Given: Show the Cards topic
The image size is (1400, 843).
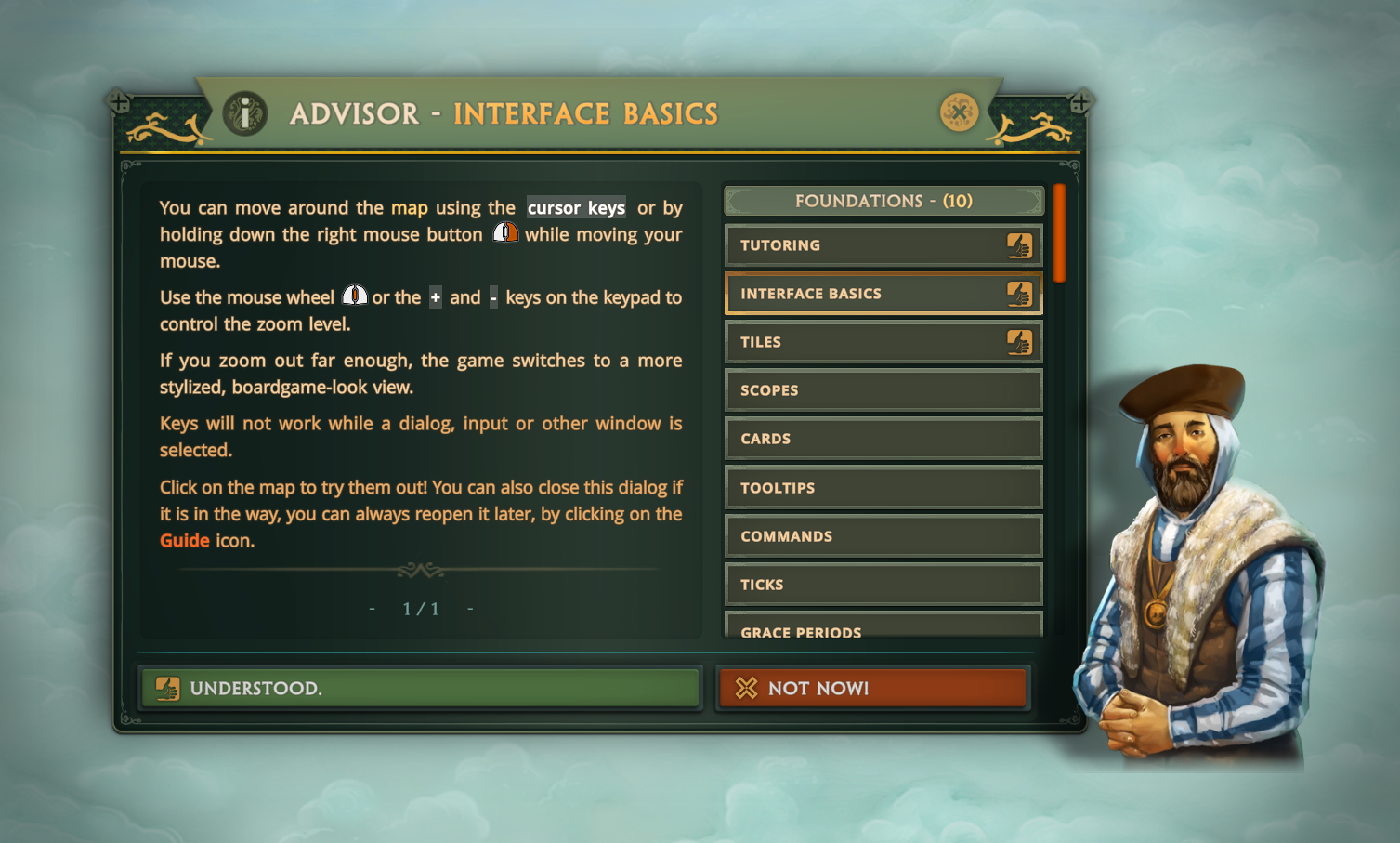Looking at the screenshot, I should point(883,439).
